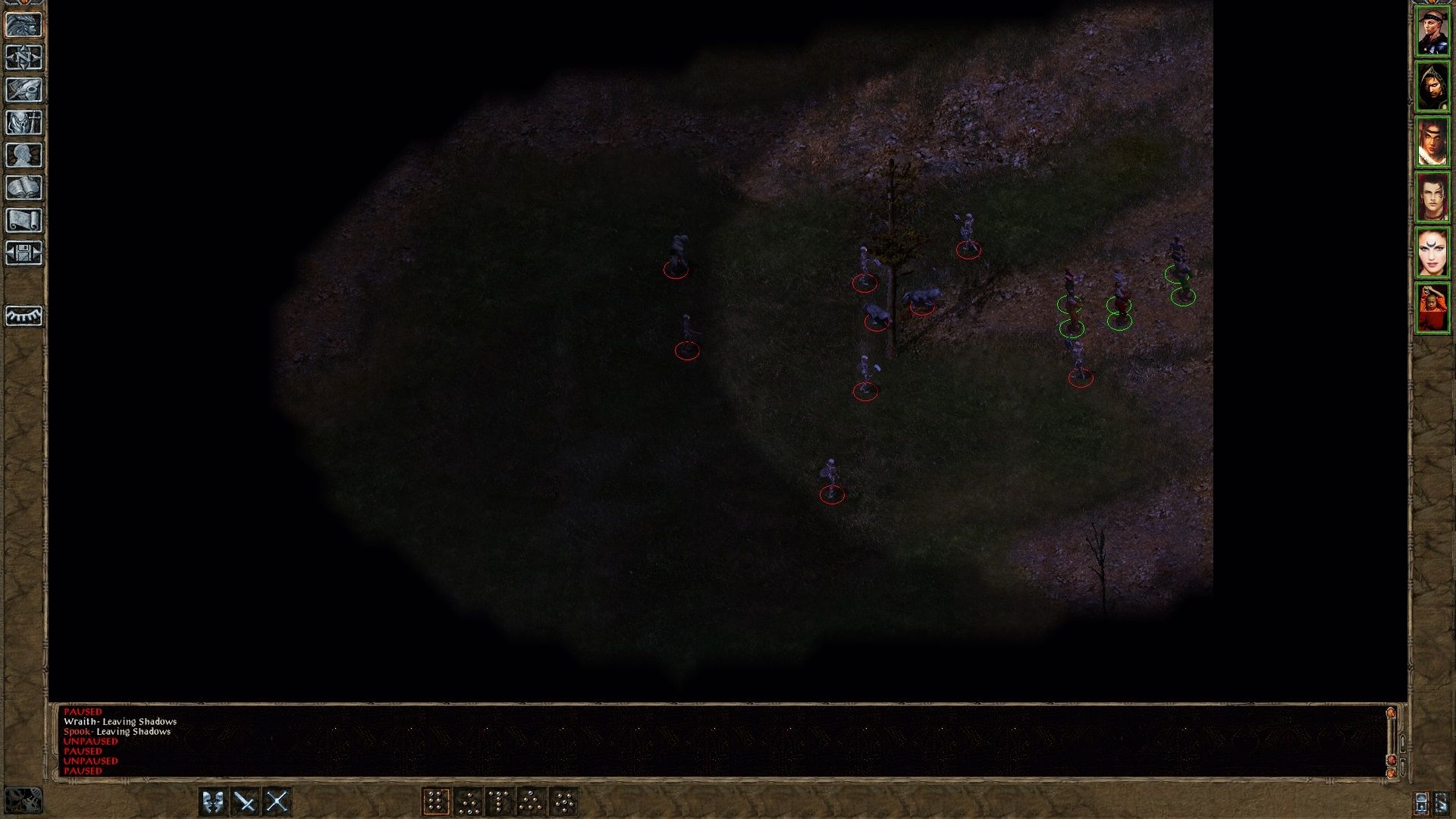
Task: Open the save and options menu
Action: (25, 250)
